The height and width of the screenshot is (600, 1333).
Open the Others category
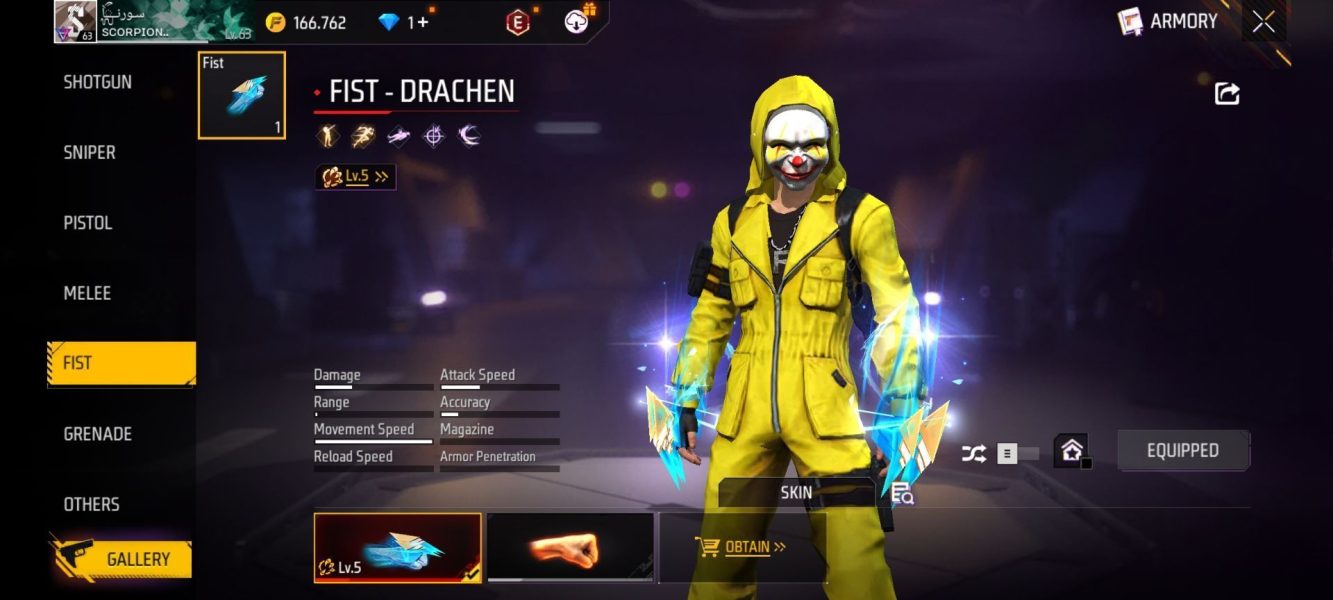92,504
